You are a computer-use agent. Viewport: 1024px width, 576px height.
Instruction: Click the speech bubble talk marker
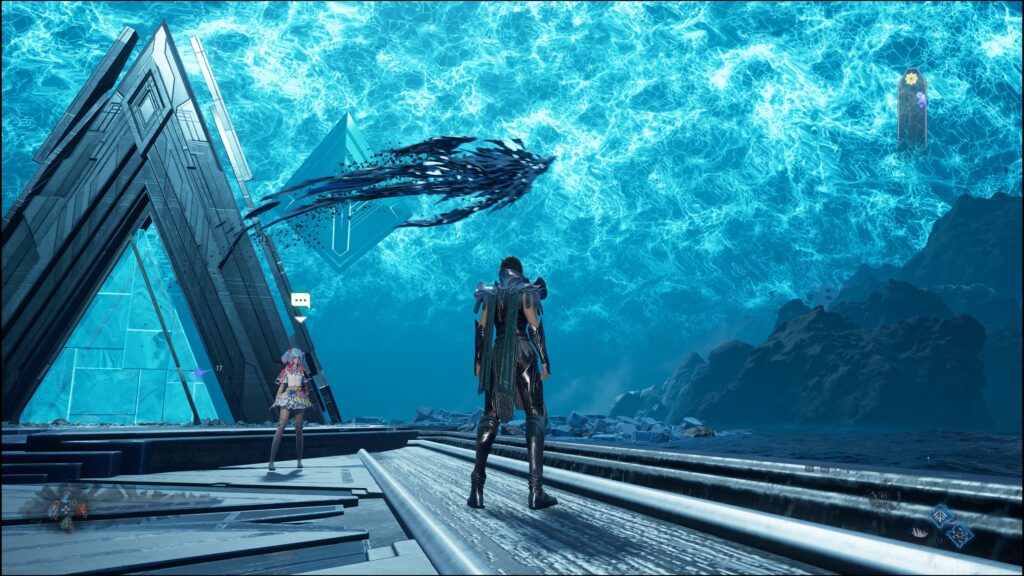click(x=300, y=300)
